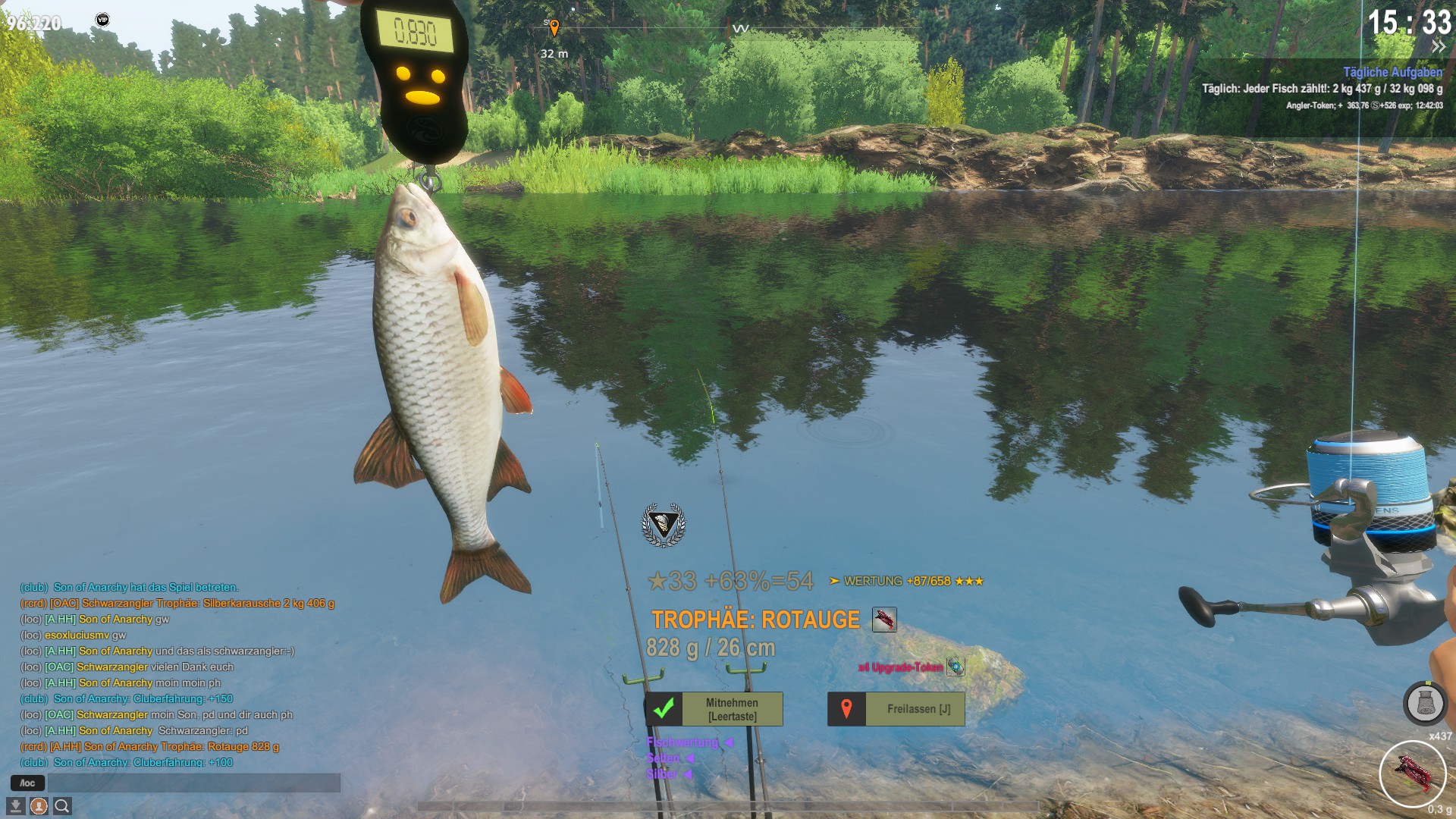Click the download arrow icon below chat
The image size is (1456, 819).
15,805
